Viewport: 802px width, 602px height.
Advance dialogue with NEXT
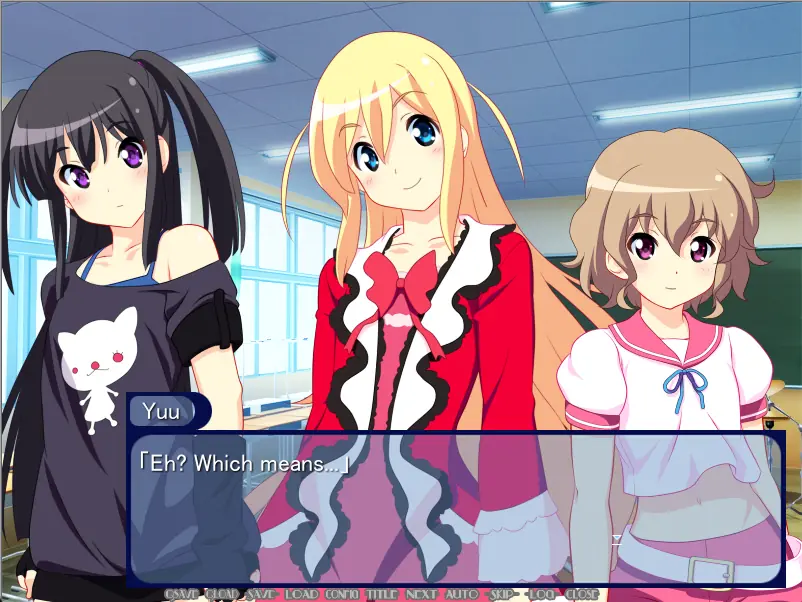tap(421, 594)
